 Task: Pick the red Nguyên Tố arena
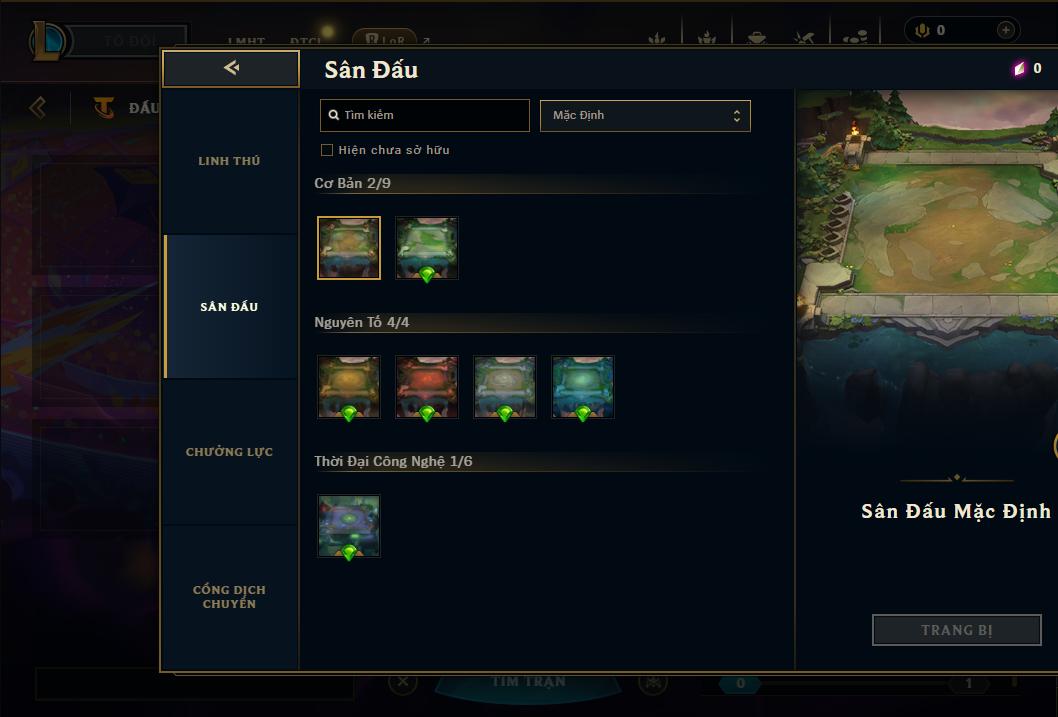pos(427,387)
